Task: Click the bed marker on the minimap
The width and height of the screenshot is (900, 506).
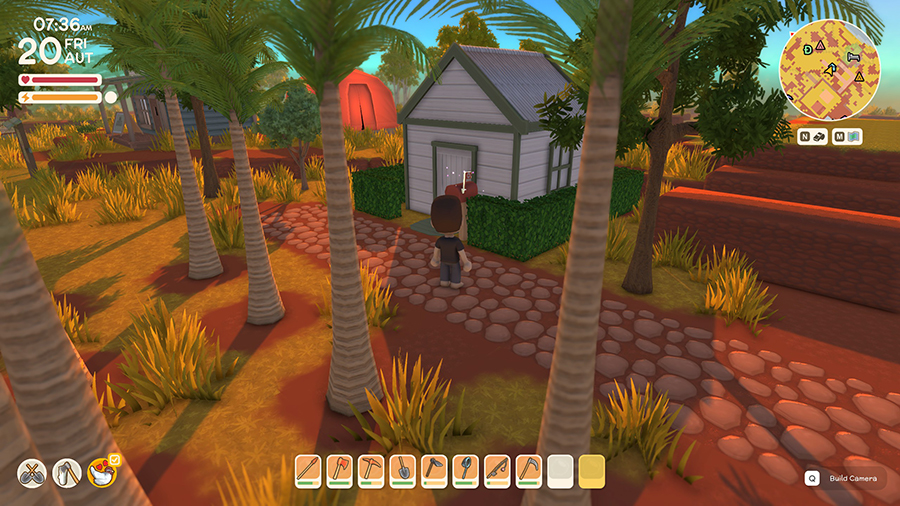Action: click(853, 58)
